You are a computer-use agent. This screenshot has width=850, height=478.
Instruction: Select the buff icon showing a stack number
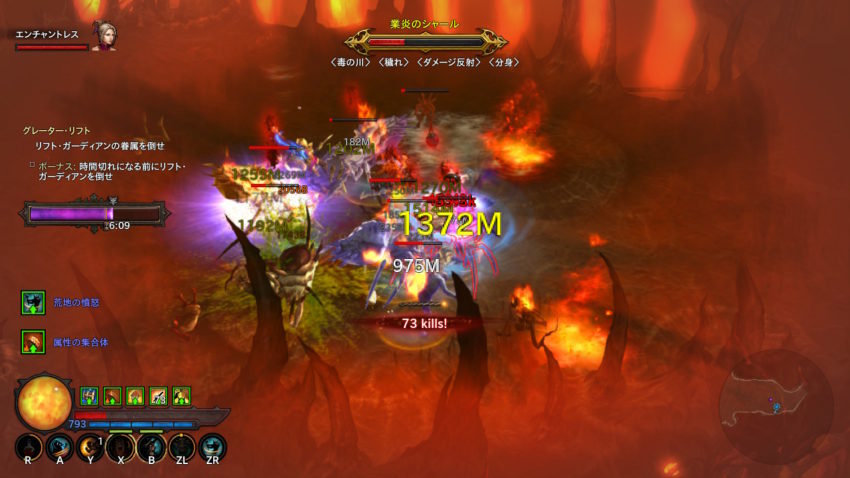pos(158,395)
